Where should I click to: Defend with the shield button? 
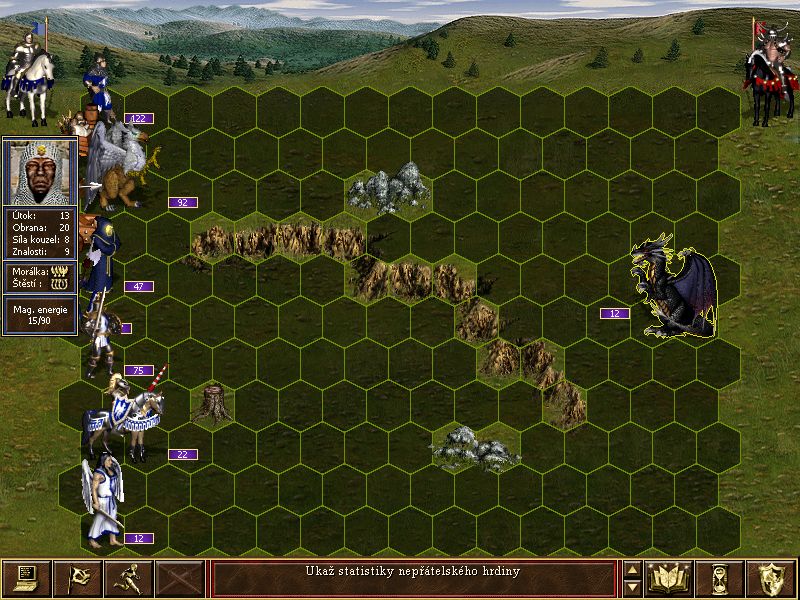point(771,578)
